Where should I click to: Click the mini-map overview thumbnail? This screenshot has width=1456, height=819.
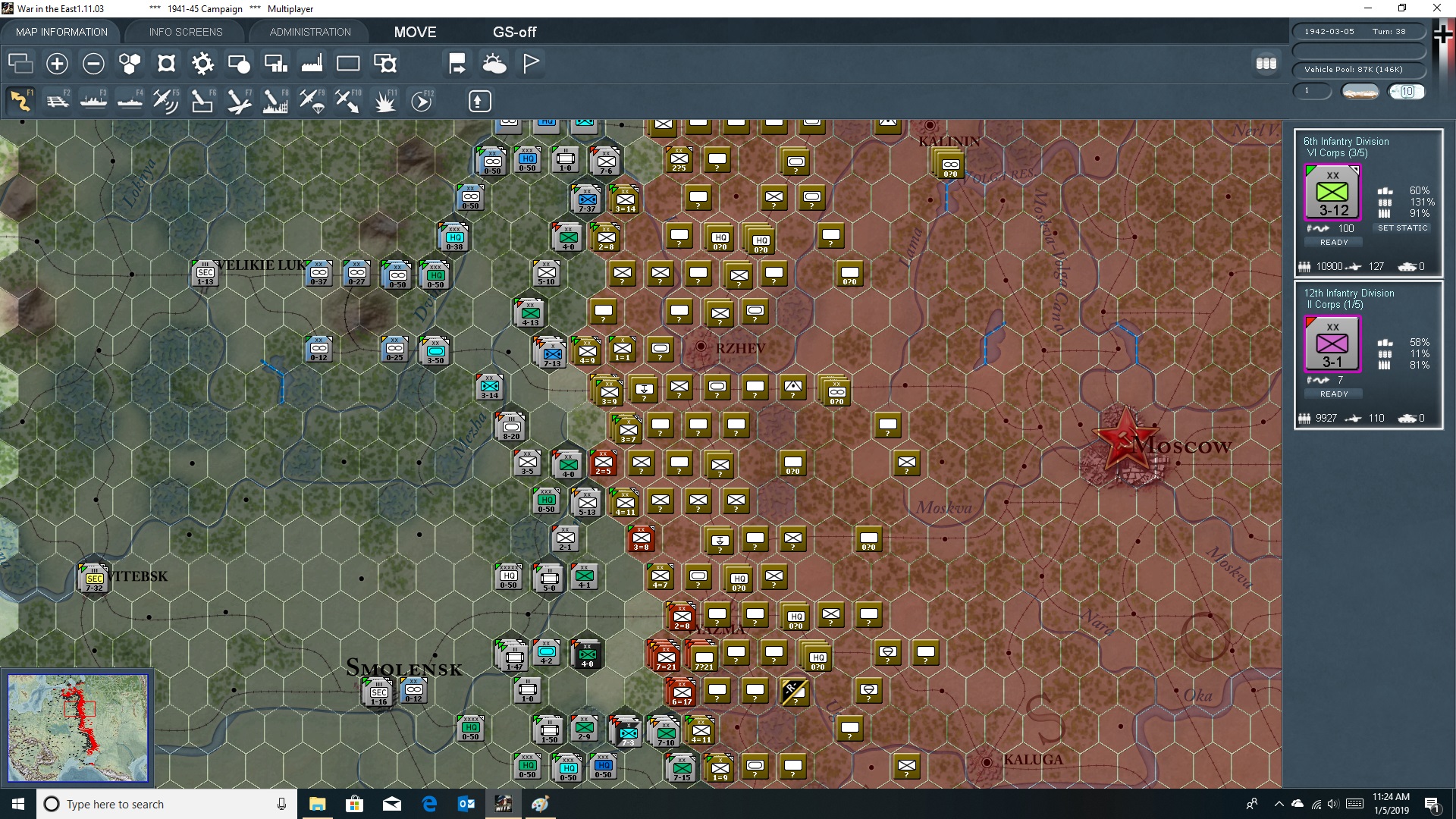pos(78,726)
